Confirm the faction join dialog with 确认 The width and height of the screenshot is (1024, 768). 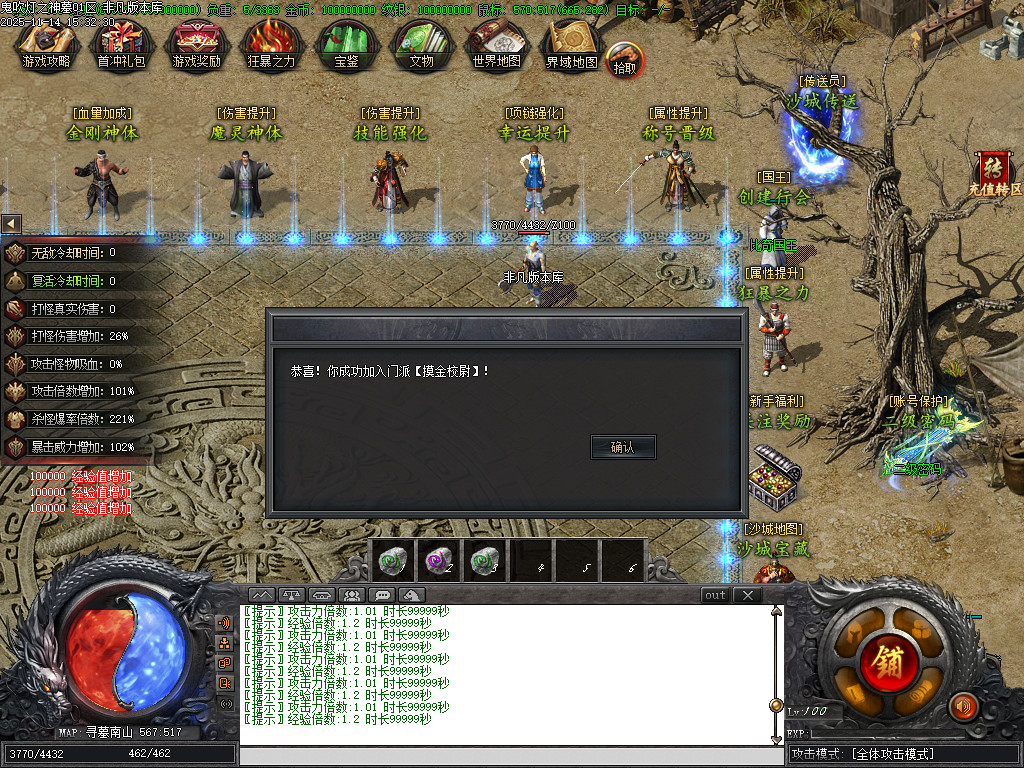coord(623,447)
